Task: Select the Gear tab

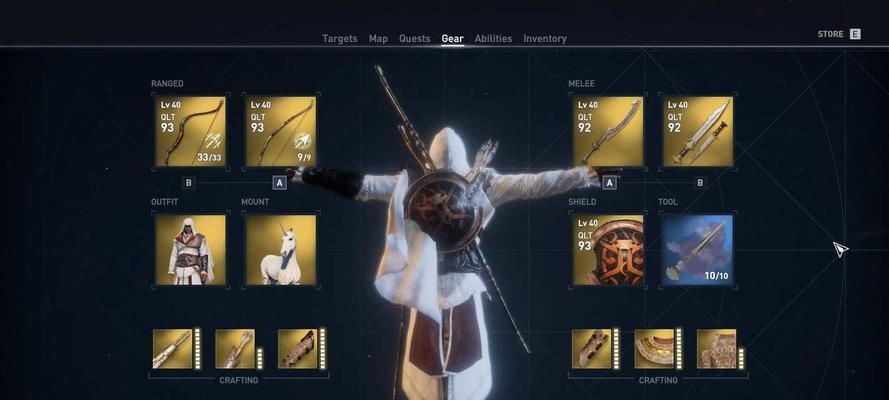Action: 452,39
